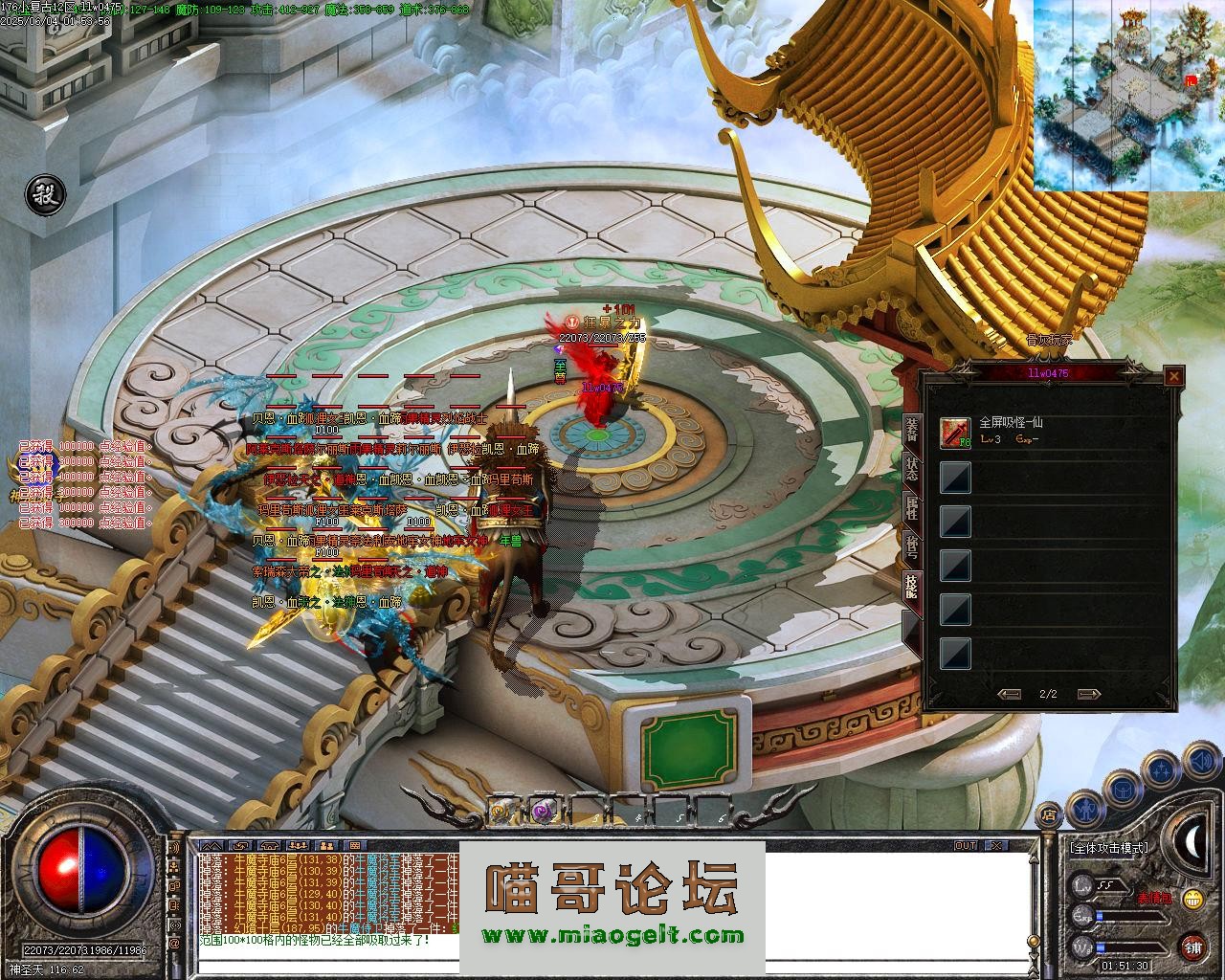Click the round 殺 kill-mode icon
This screenshot has width=1225, height=980.
(44, 193)
